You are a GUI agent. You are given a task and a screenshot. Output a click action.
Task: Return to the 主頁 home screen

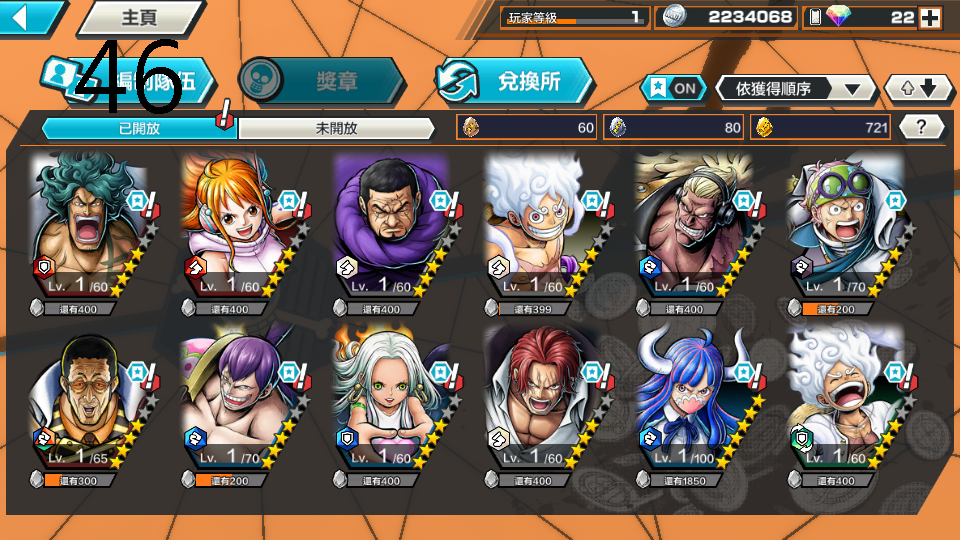(130, 18)
